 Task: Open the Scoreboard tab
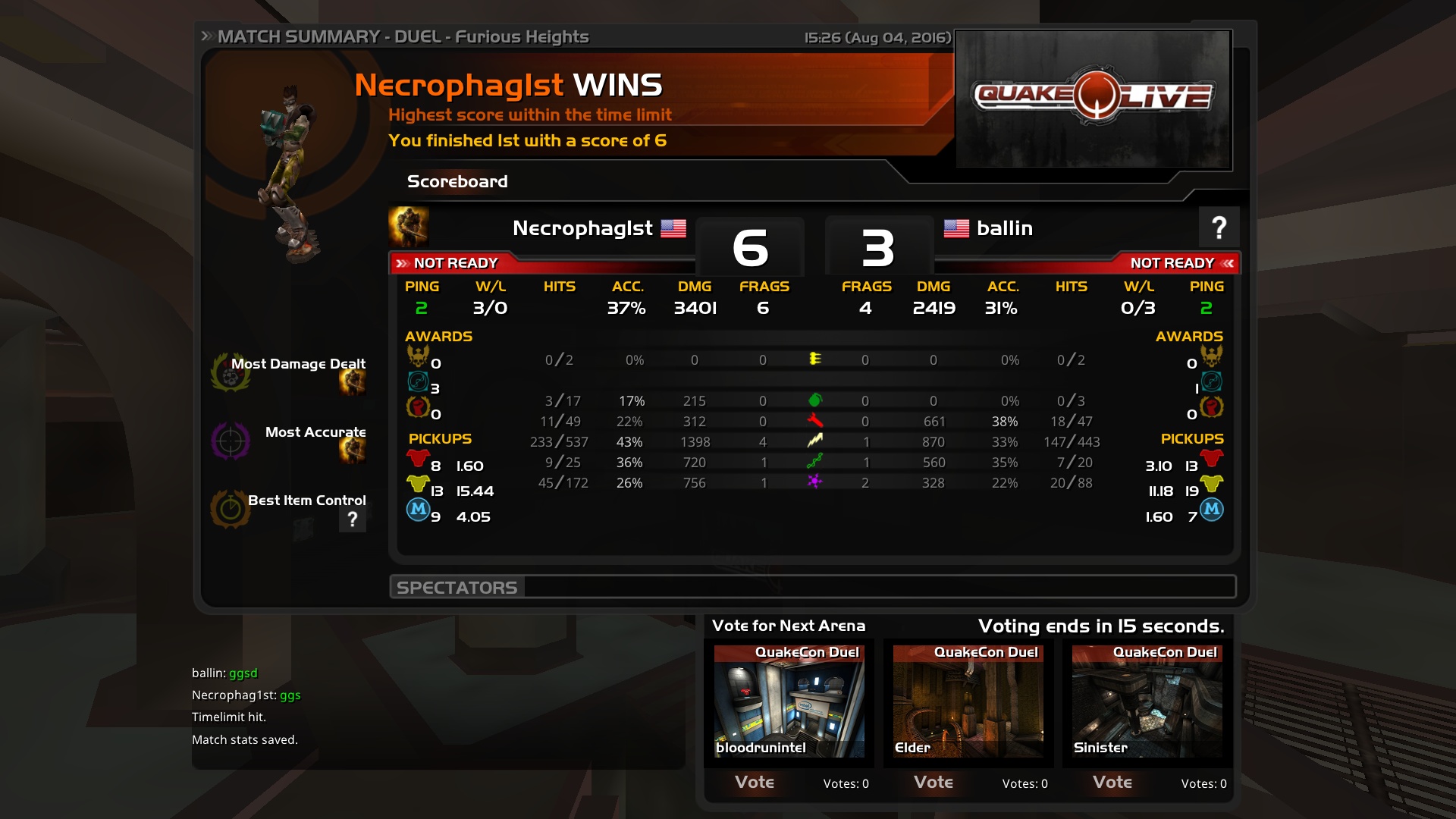coord(457,182)
